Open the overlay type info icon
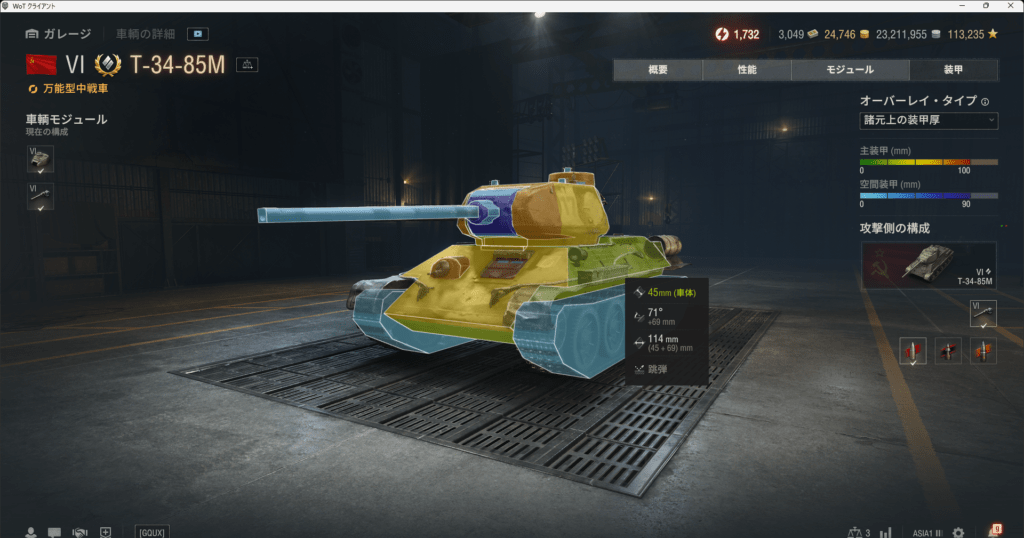 pyautogui.click(x=985, y=101)
